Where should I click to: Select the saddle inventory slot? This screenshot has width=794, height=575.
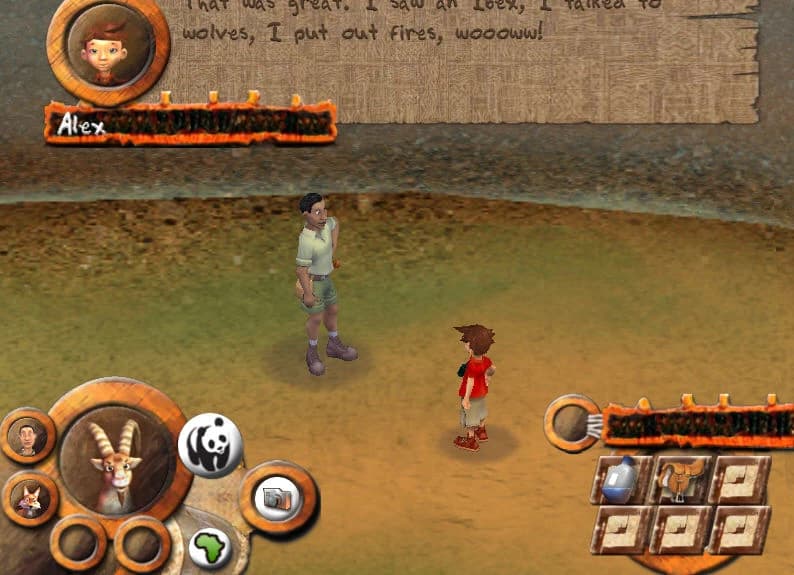click(x=681, y=481)
